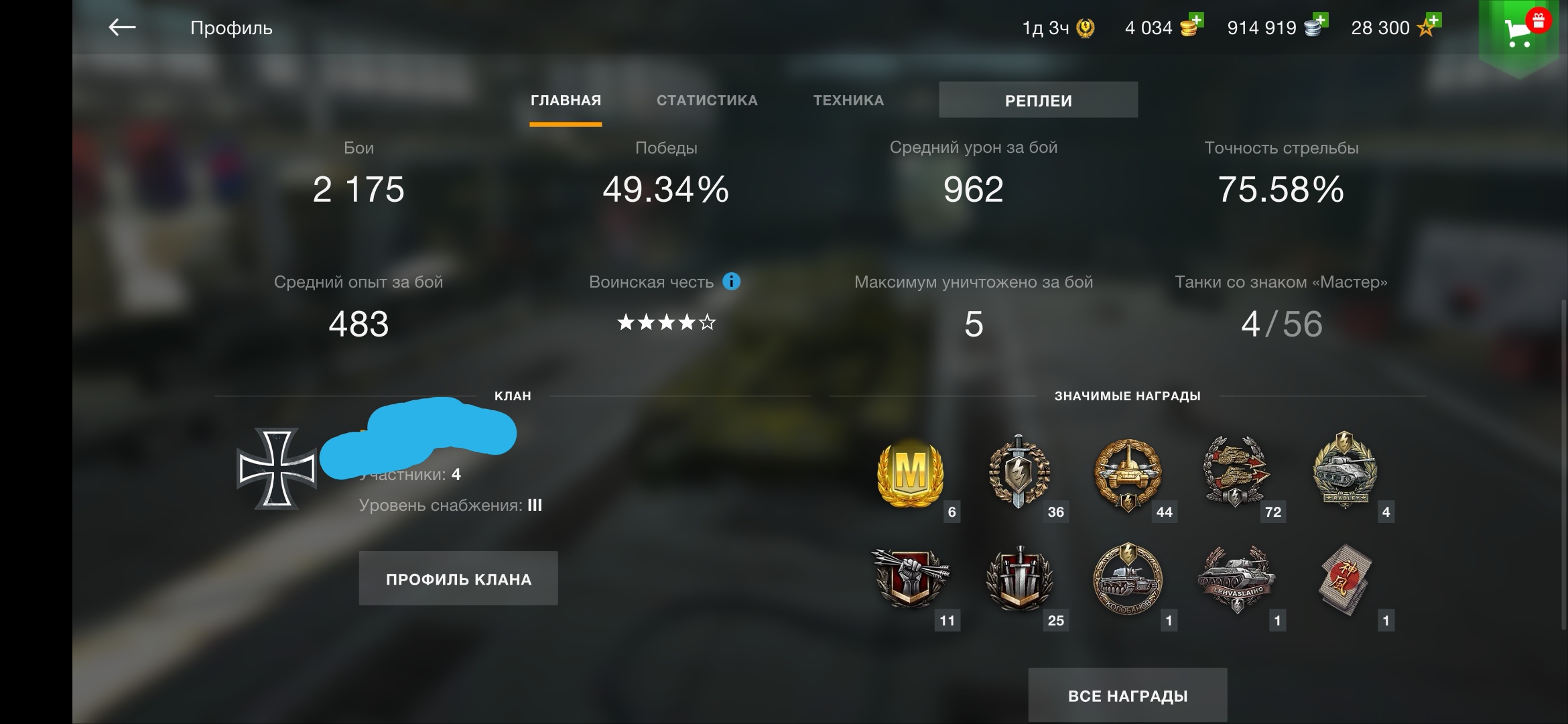
Task: Switch to the Реплеи tab
Action: click(1037, 100)
